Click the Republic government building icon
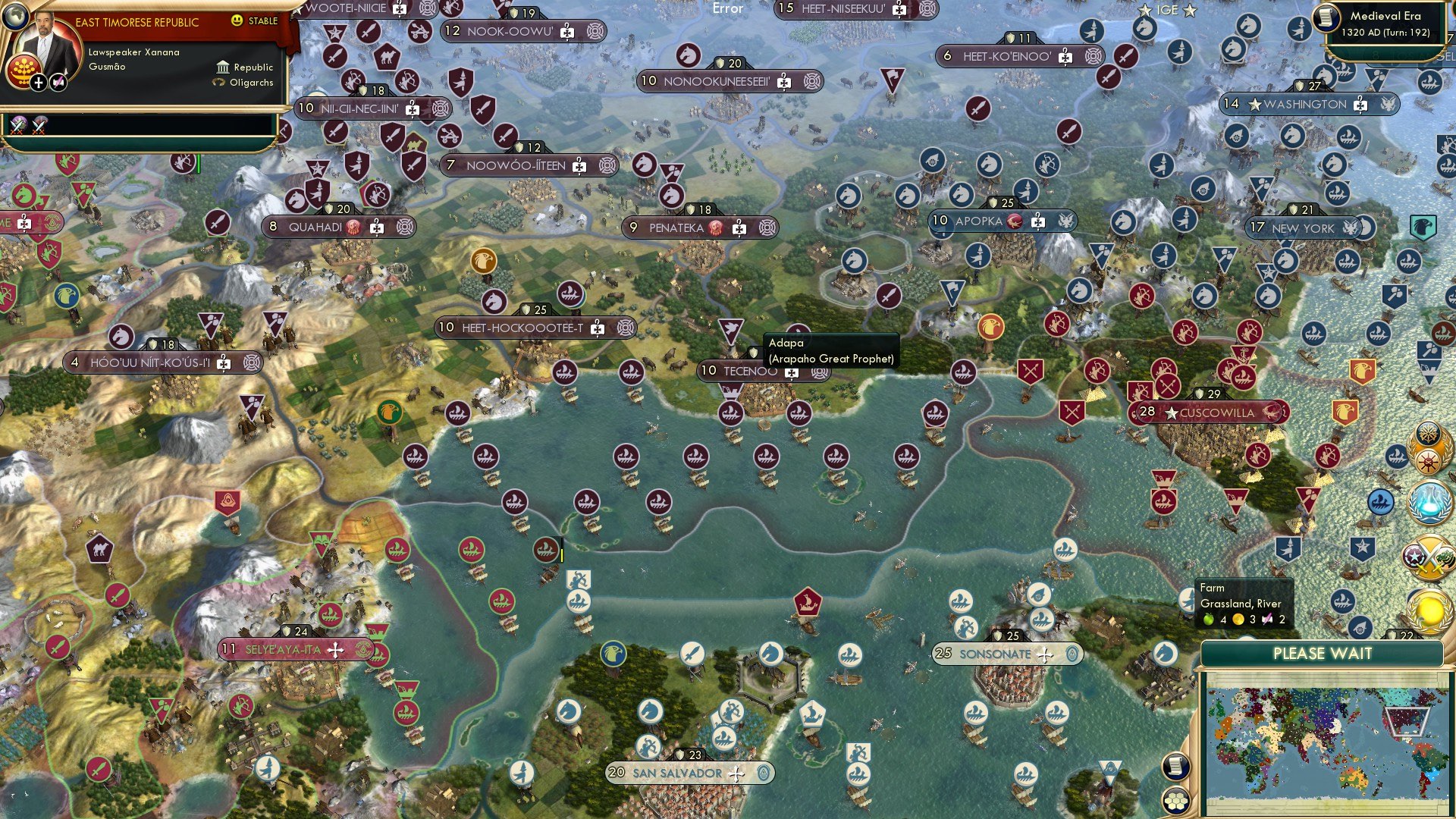This screenshot has width=1456, height=819. coord(223,67)
